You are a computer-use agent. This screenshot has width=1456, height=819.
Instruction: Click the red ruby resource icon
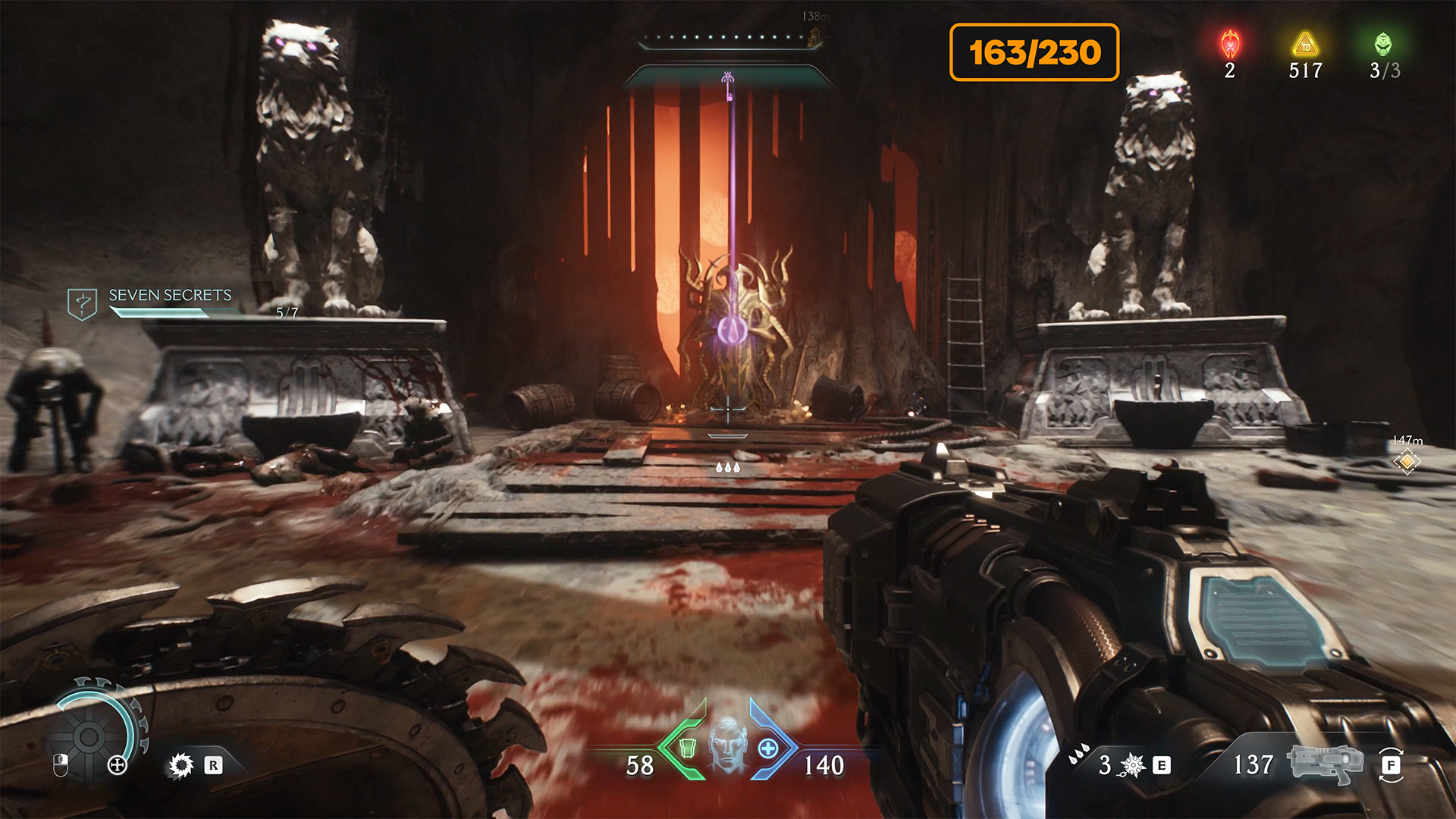[x=1230, y=45]
